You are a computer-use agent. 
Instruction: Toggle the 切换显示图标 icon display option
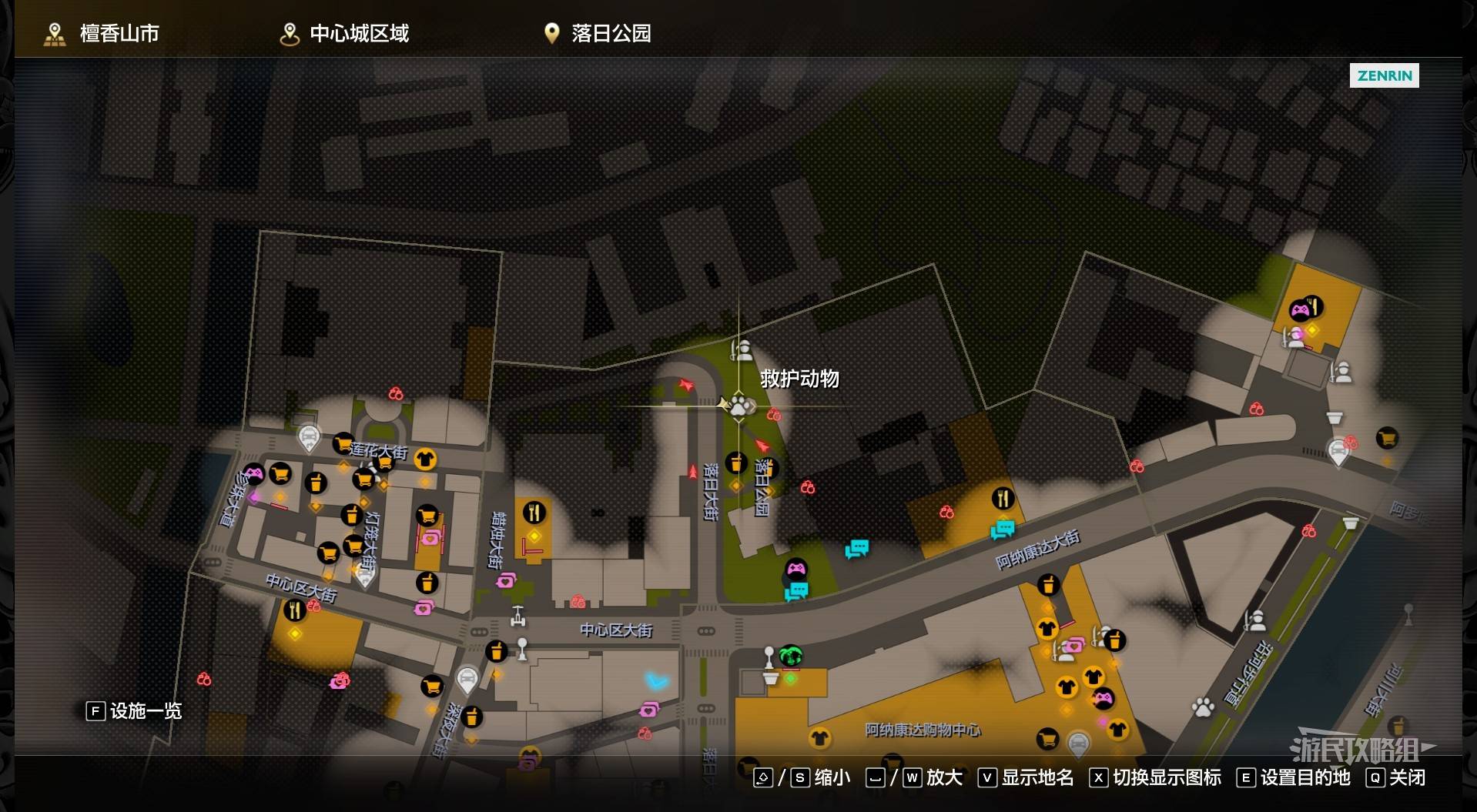[x=1155, y=777]
